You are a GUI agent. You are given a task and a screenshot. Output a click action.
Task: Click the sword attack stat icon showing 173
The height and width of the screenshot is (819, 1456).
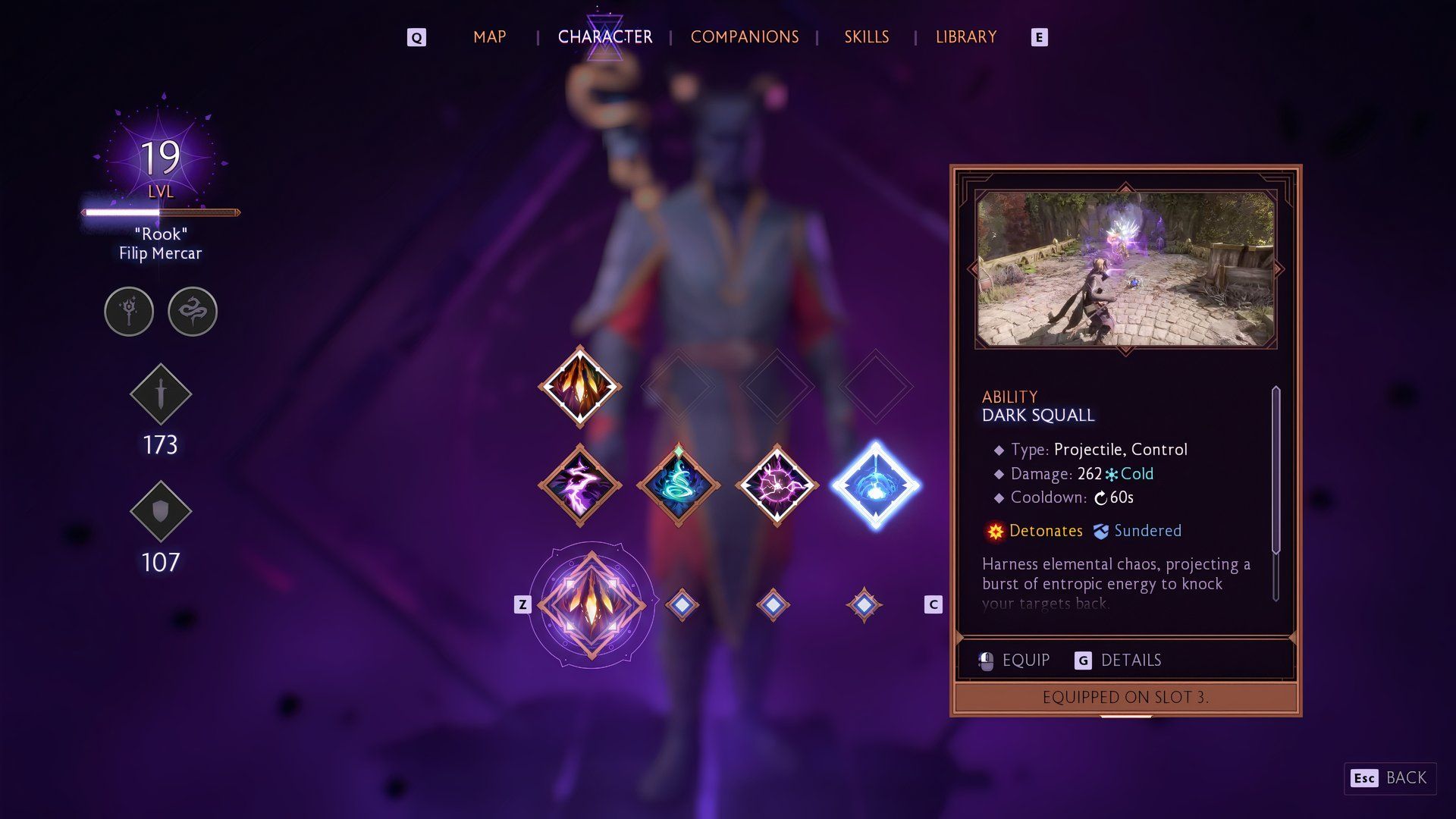(x=160, y=394)
